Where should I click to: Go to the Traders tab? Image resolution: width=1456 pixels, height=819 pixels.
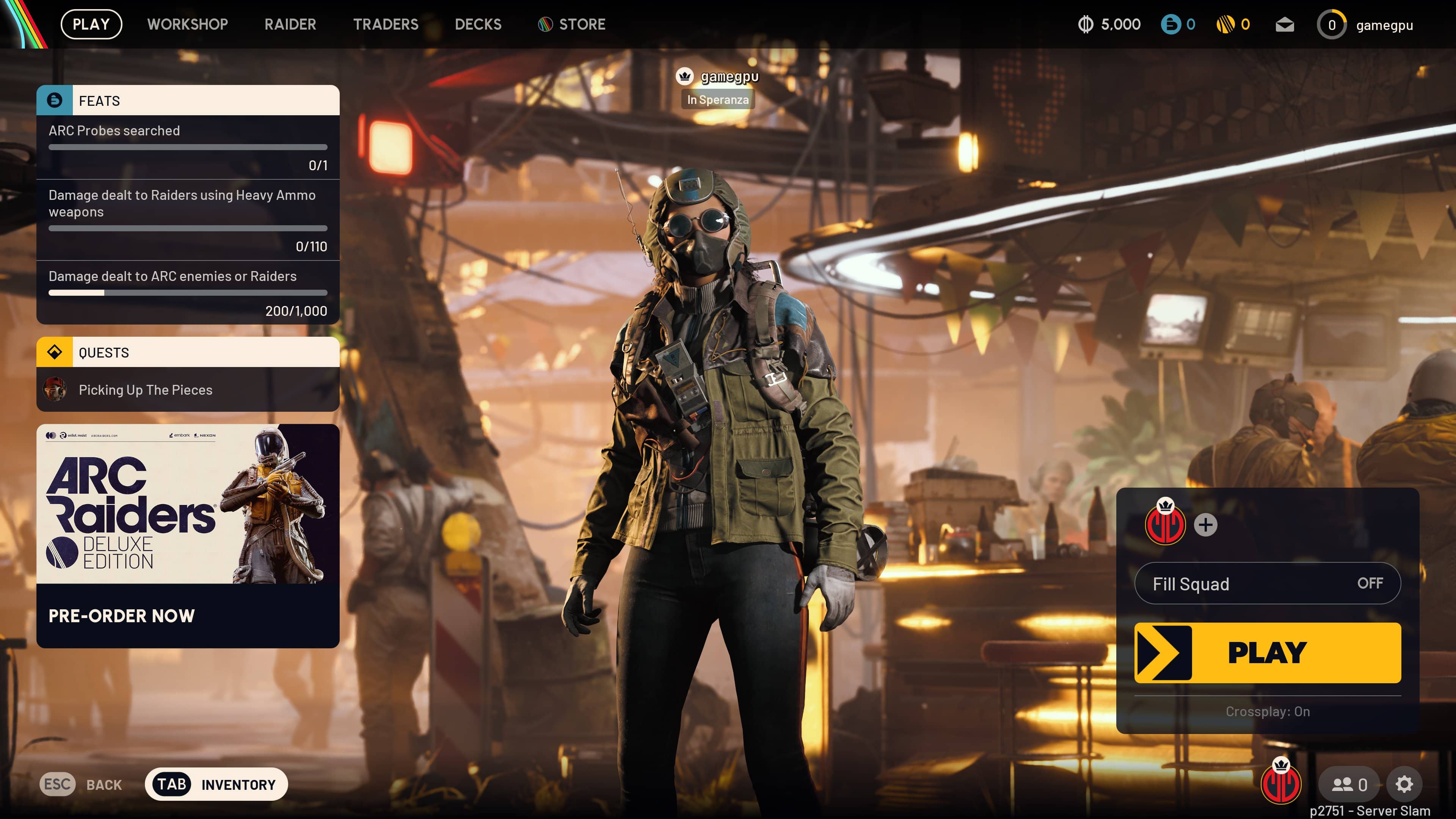[386, 24]
